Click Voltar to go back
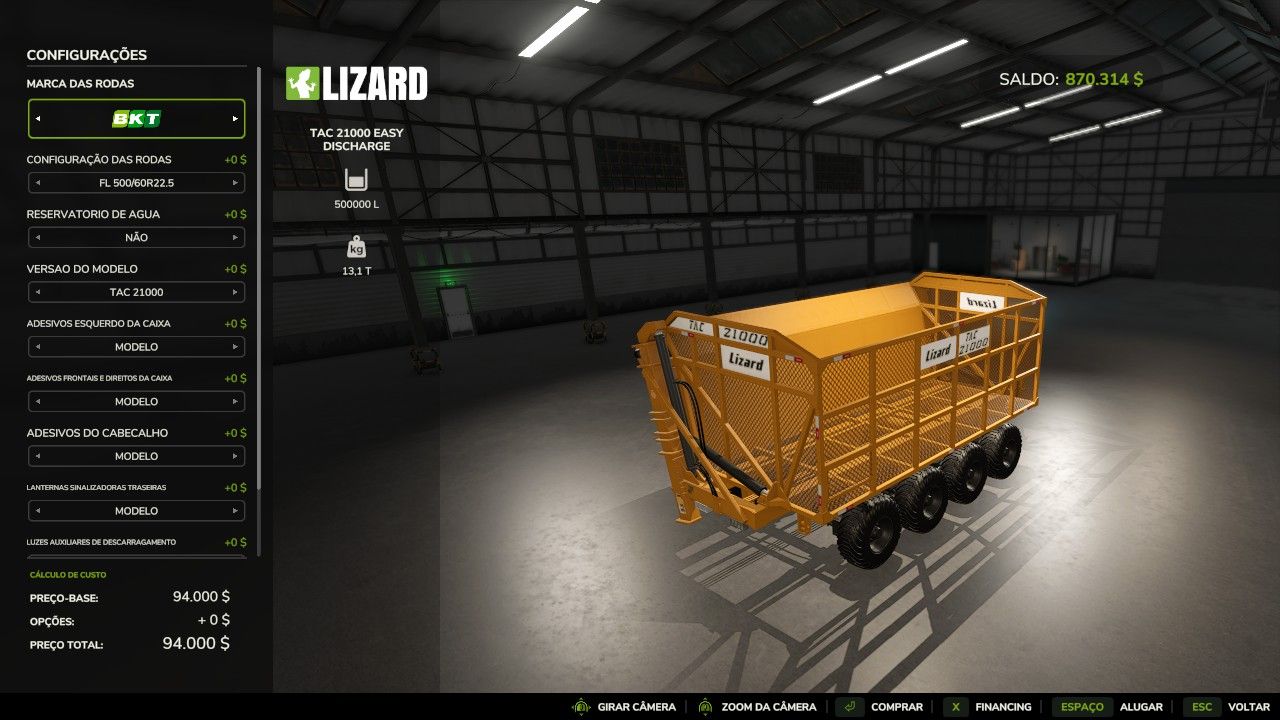The image size is (1280, 720). 1248,706
